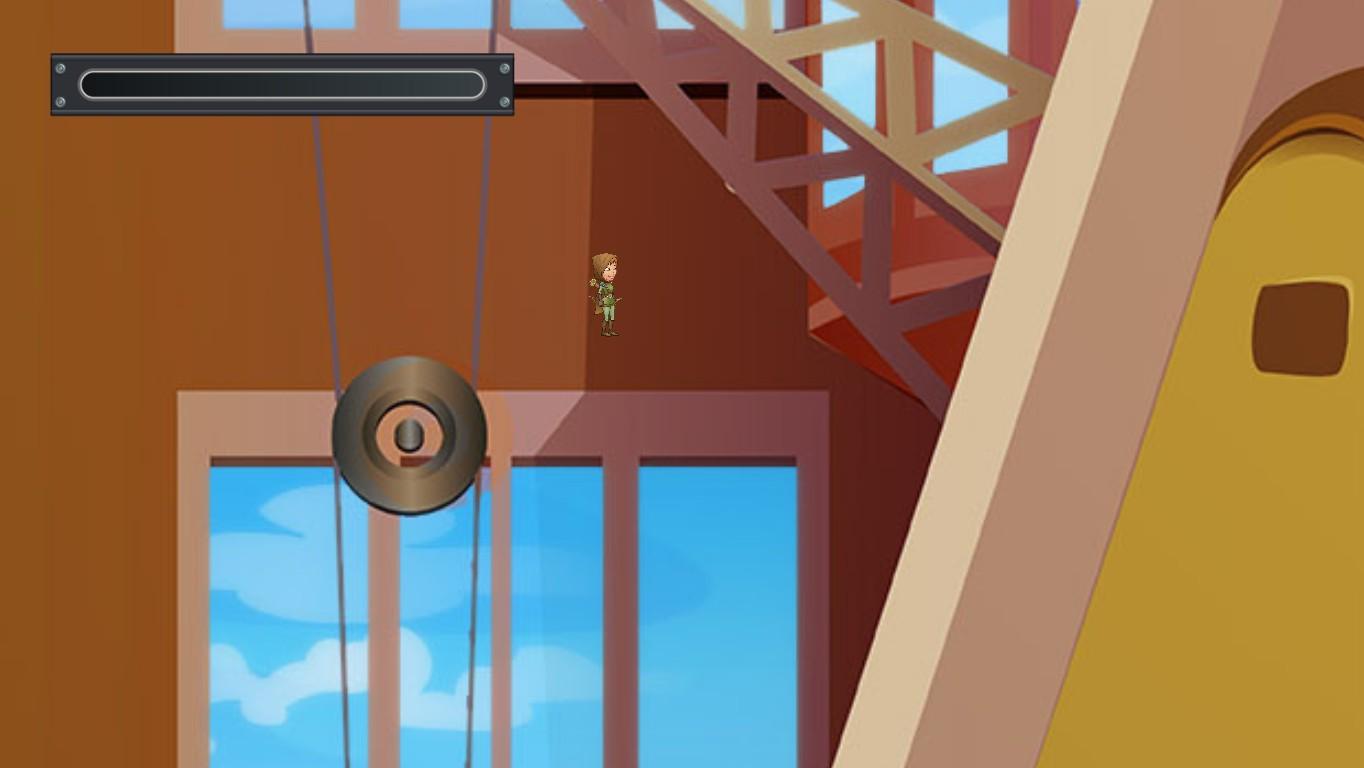Click the hooded archer character
1364x768 pixels.
coord(605,290)
